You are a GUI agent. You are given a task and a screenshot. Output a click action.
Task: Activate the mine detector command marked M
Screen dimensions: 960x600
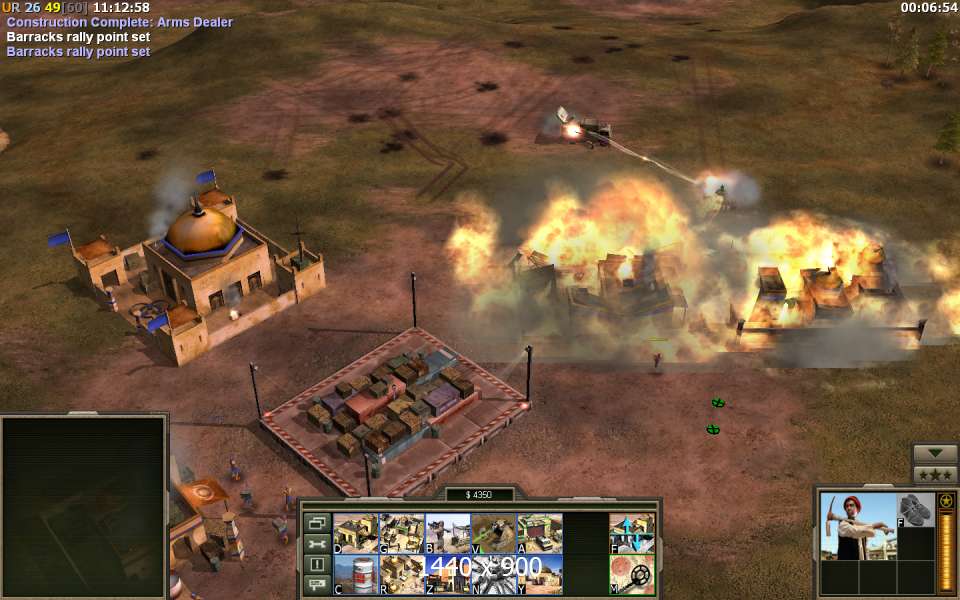[x=632, y=574]
